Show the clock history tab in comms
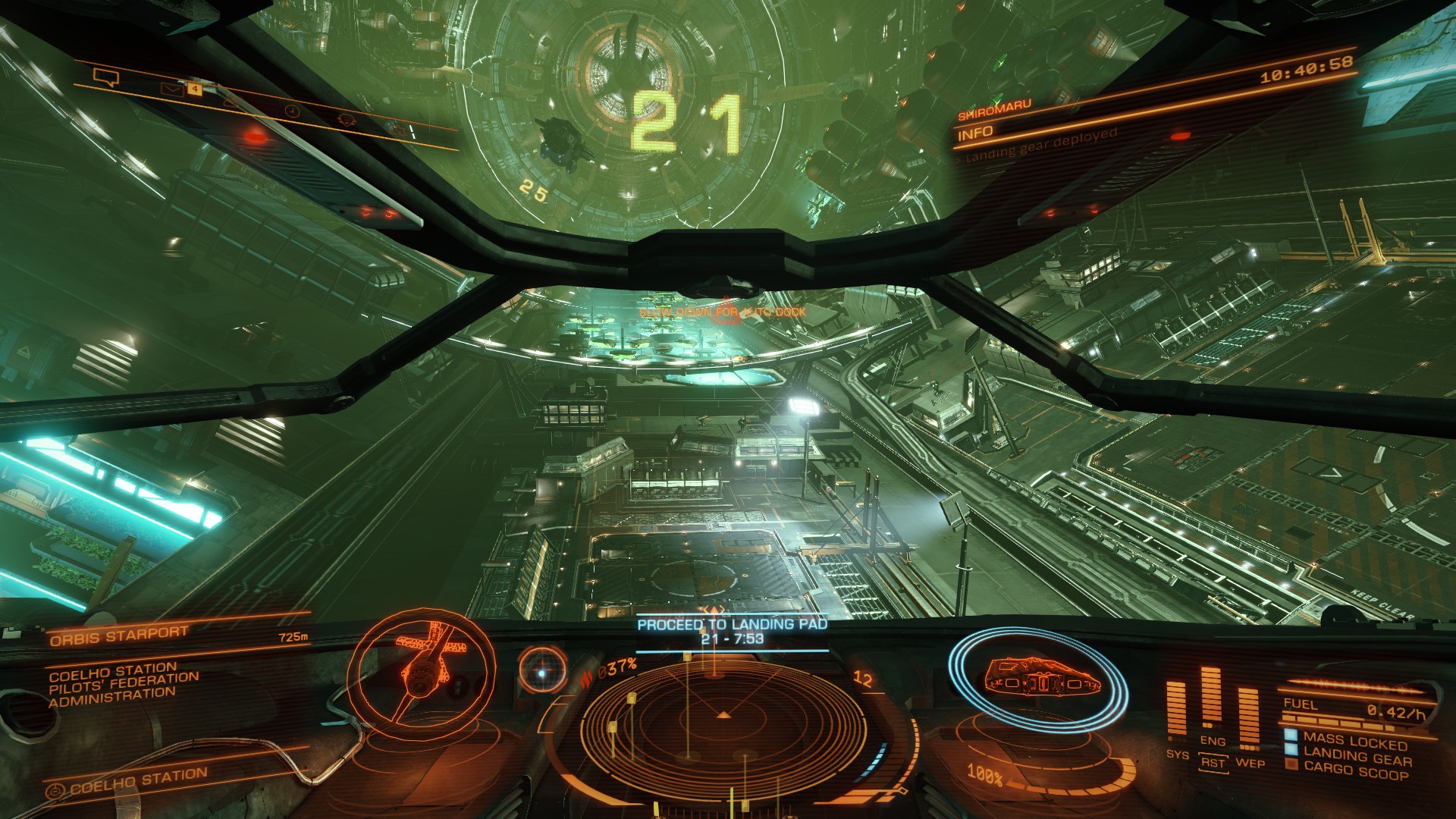 (293, 111)
